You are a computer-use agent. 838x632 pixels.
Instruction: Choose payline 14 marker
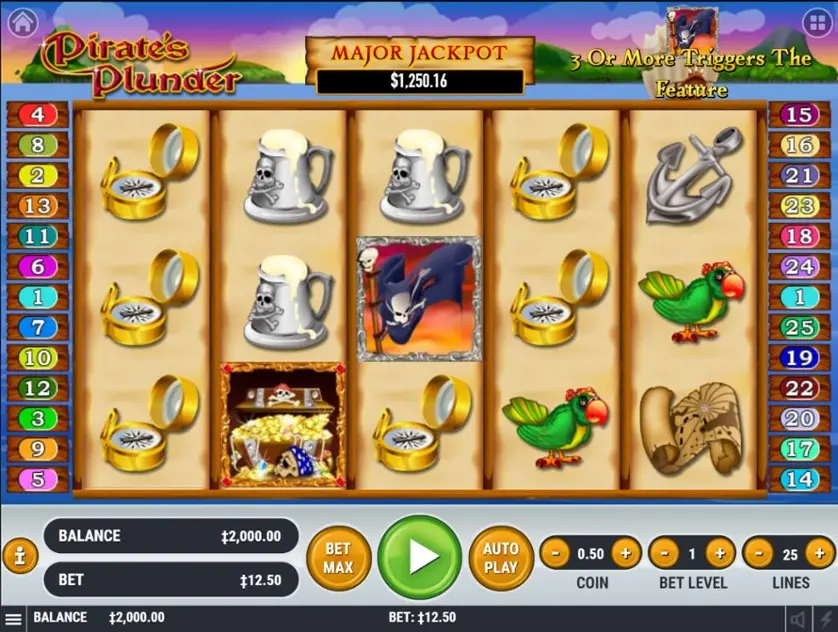(799, 479)
